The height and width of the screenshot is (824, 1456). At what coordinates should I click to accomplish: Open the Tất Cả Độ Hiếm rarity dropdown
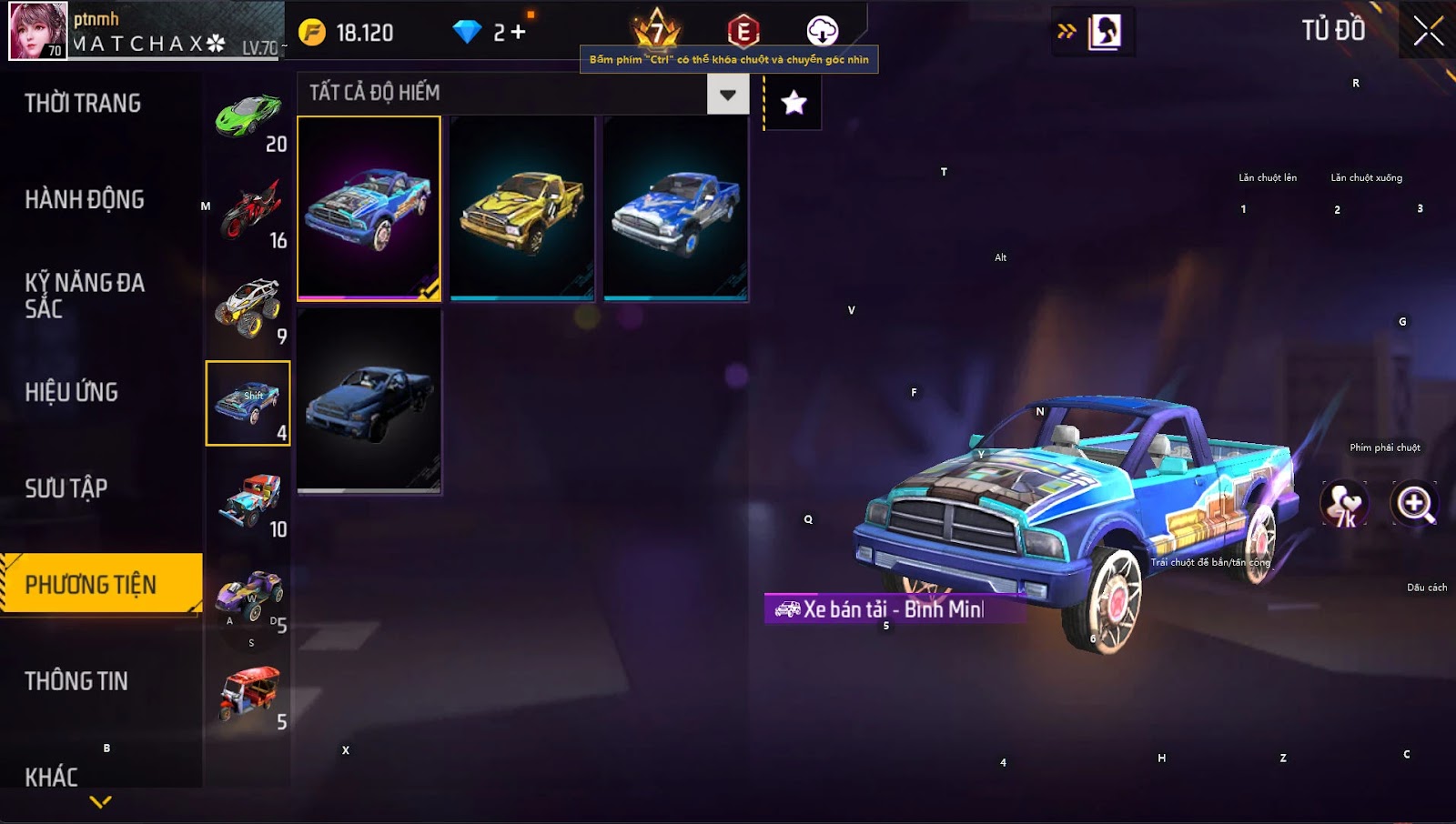click(x=727, y=94)
